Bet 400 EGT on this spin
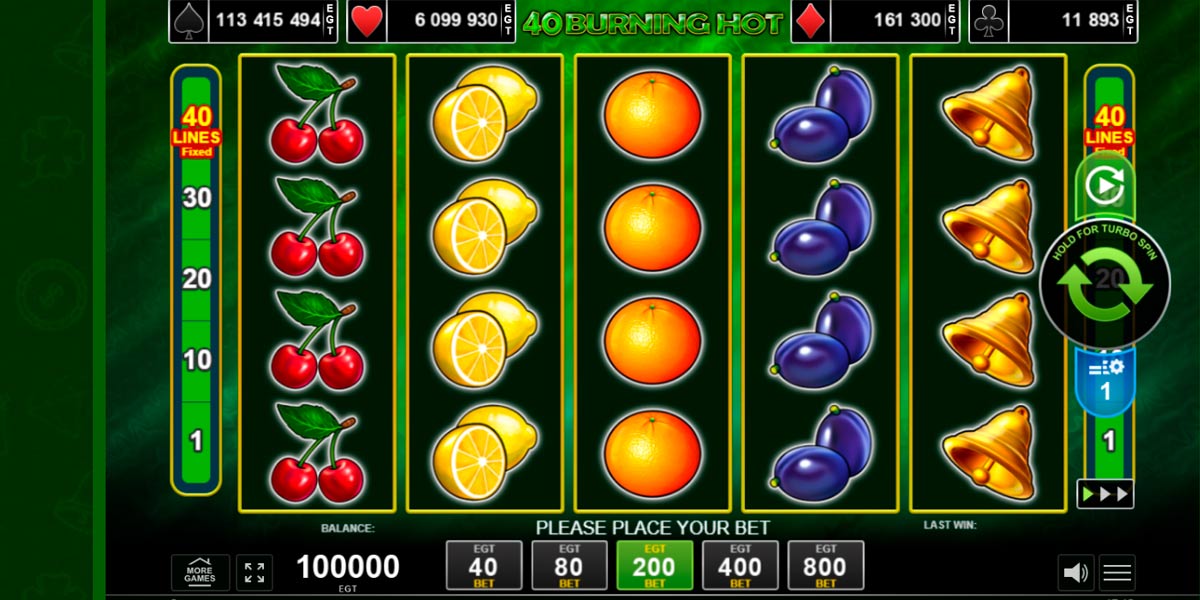Screen dimensions: 1200x600 pos(740,566)
